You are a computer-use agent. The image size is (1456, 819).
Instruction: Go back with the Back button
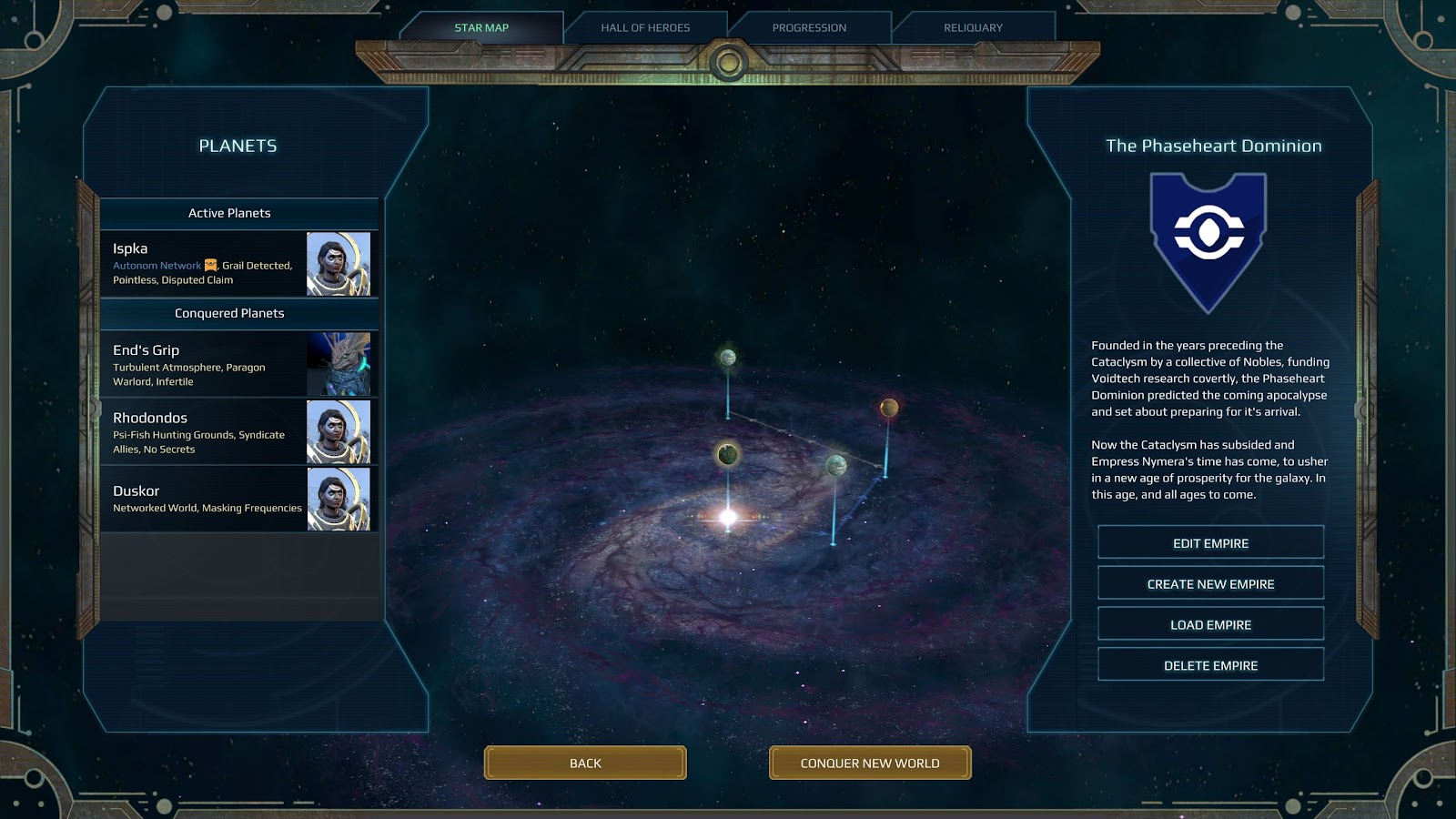[x=585, y=763]
